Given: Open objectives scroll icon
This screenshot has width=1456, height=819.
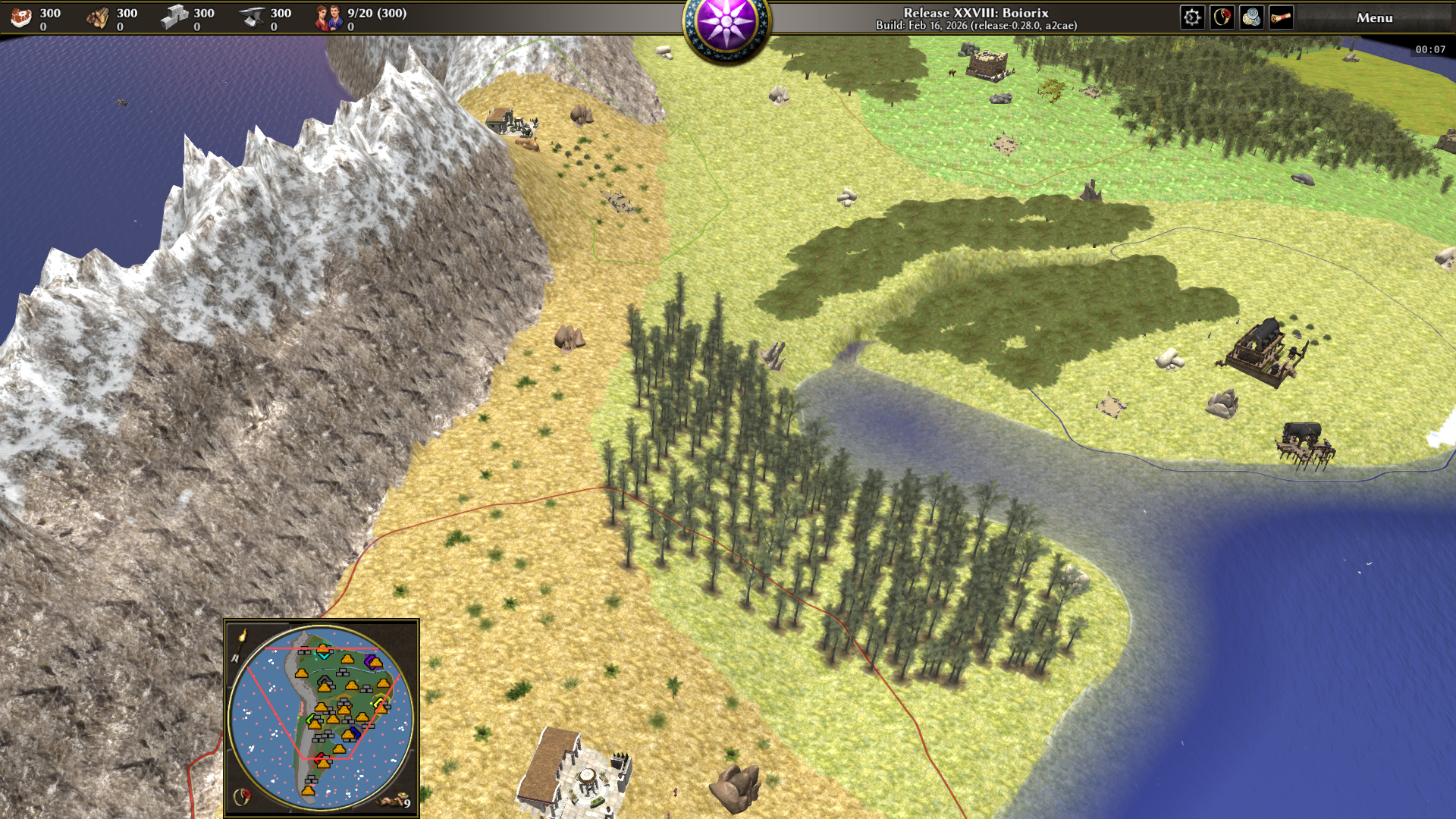Looking at the screenshot, I should 1281,17.
